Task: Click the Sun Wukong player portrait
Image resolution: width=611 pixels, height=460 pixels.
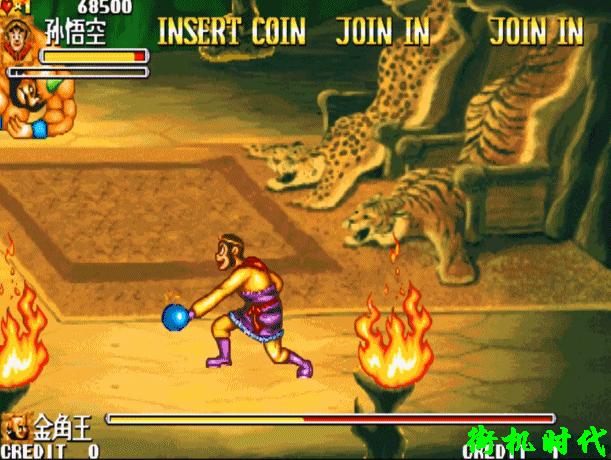Action: point(19,38)
